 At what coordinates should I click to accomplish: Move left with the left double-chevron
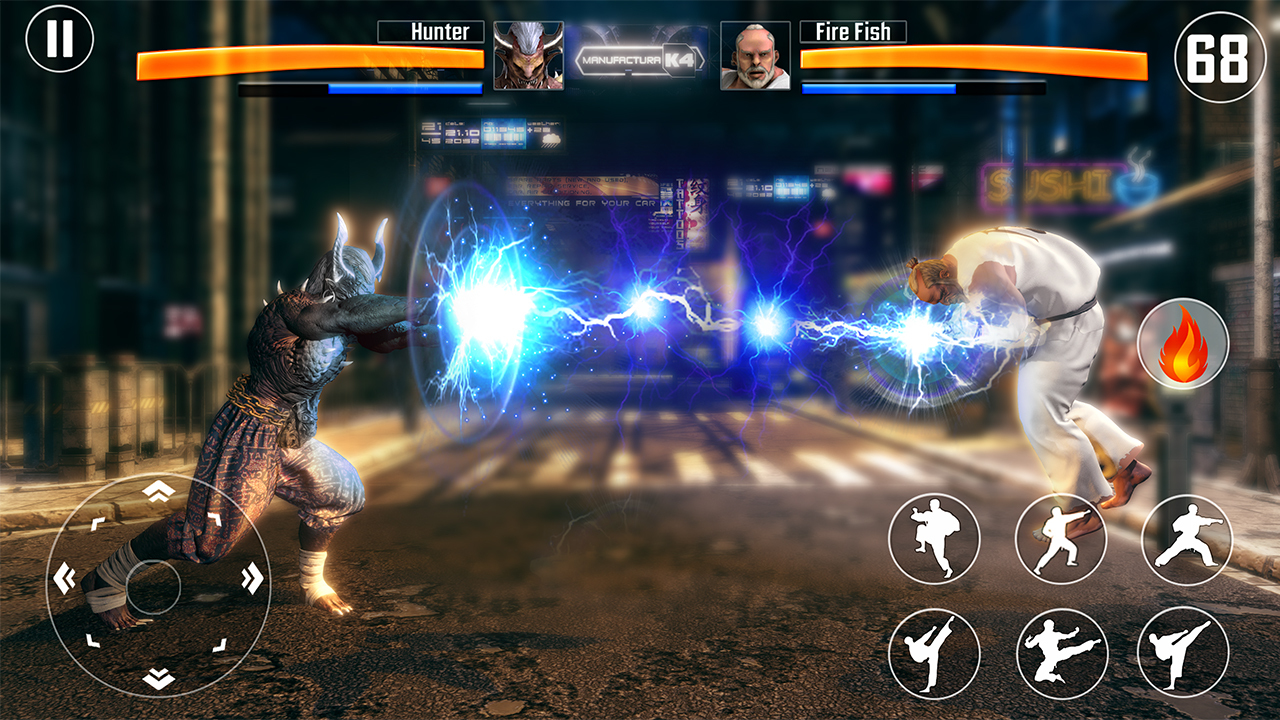[x=64, y=578]
